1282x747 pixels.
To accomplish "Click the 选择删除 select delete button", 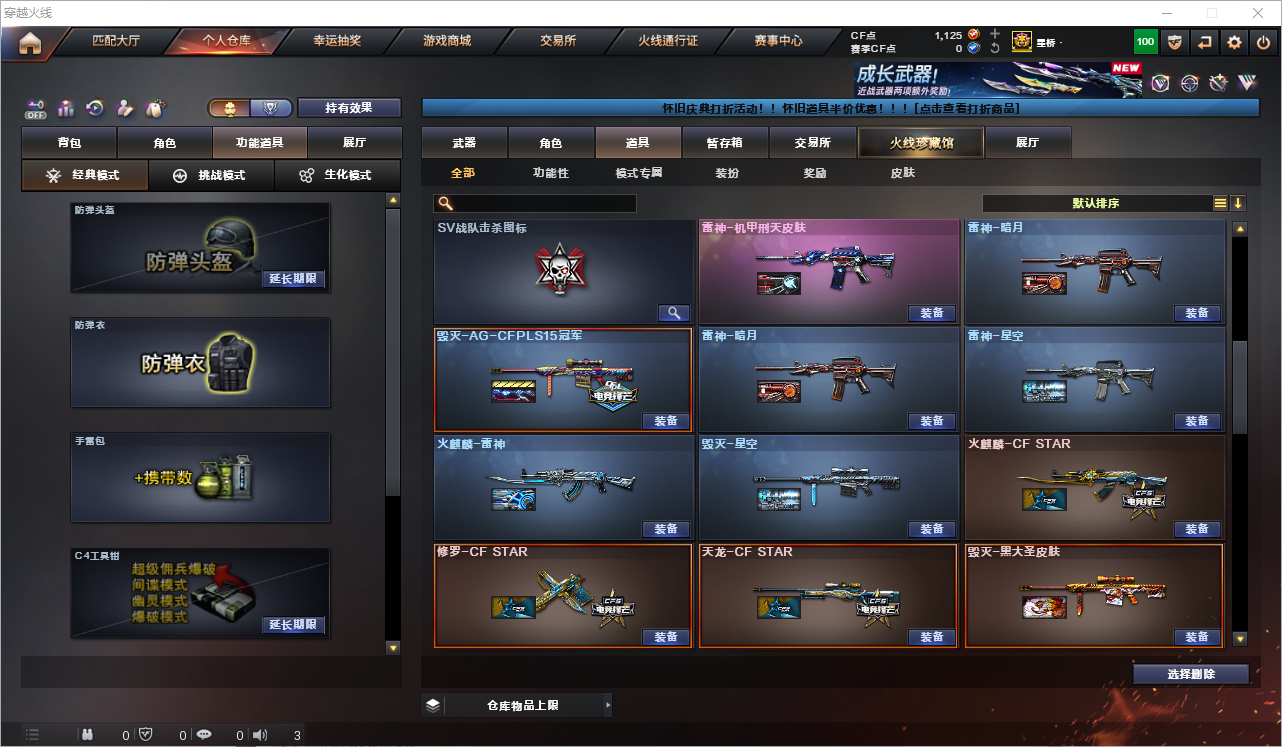I will point(1190,674).
